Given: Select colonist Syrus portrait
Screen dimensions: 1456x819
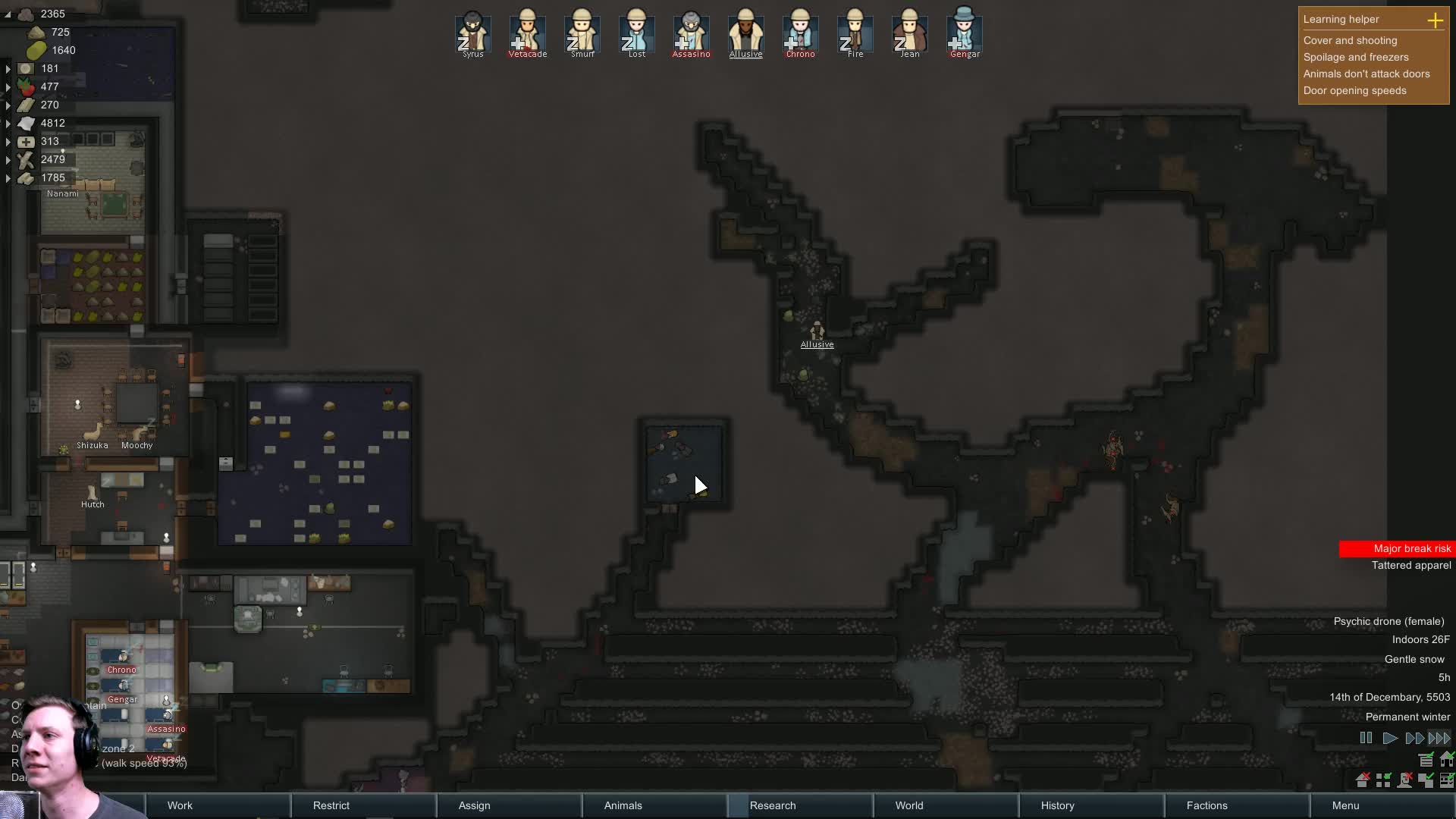Looking at the screenshot, I should pos(473,33).
